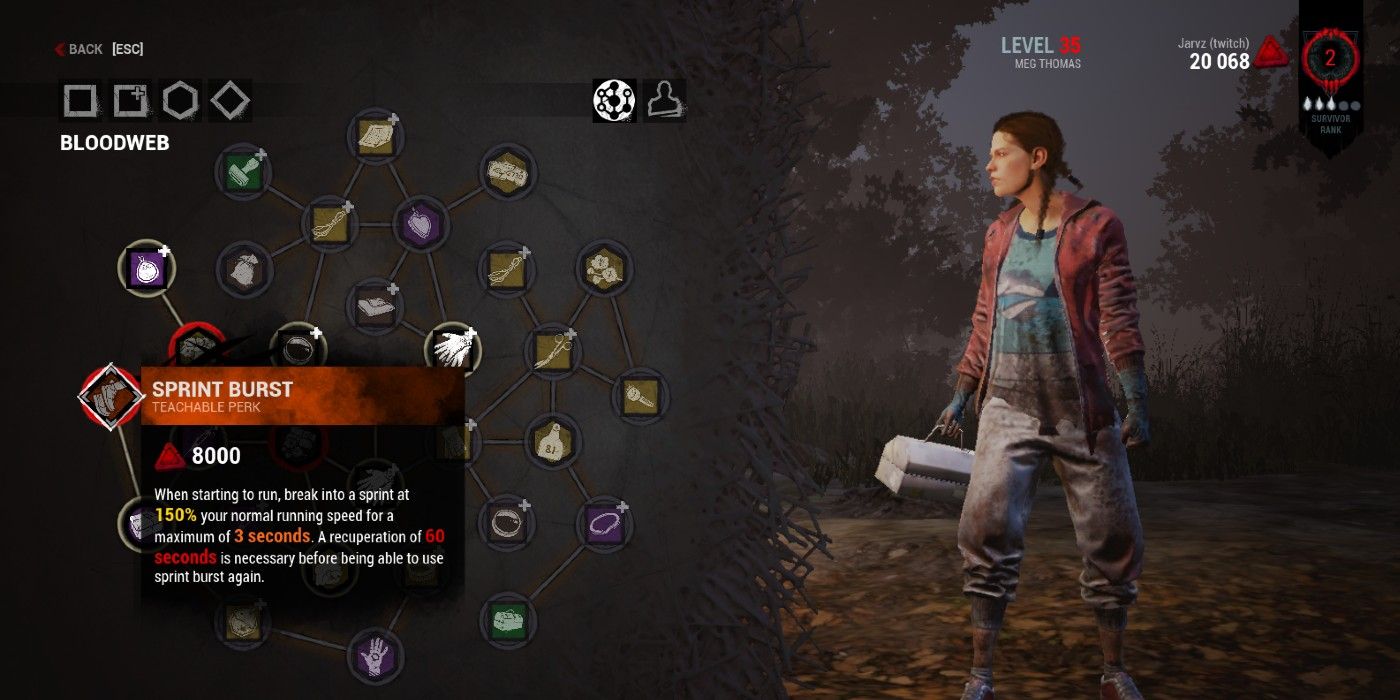Select the green stamp add-on node
1400x700 pixels.
pyautogui.click(x=242, y=172)
